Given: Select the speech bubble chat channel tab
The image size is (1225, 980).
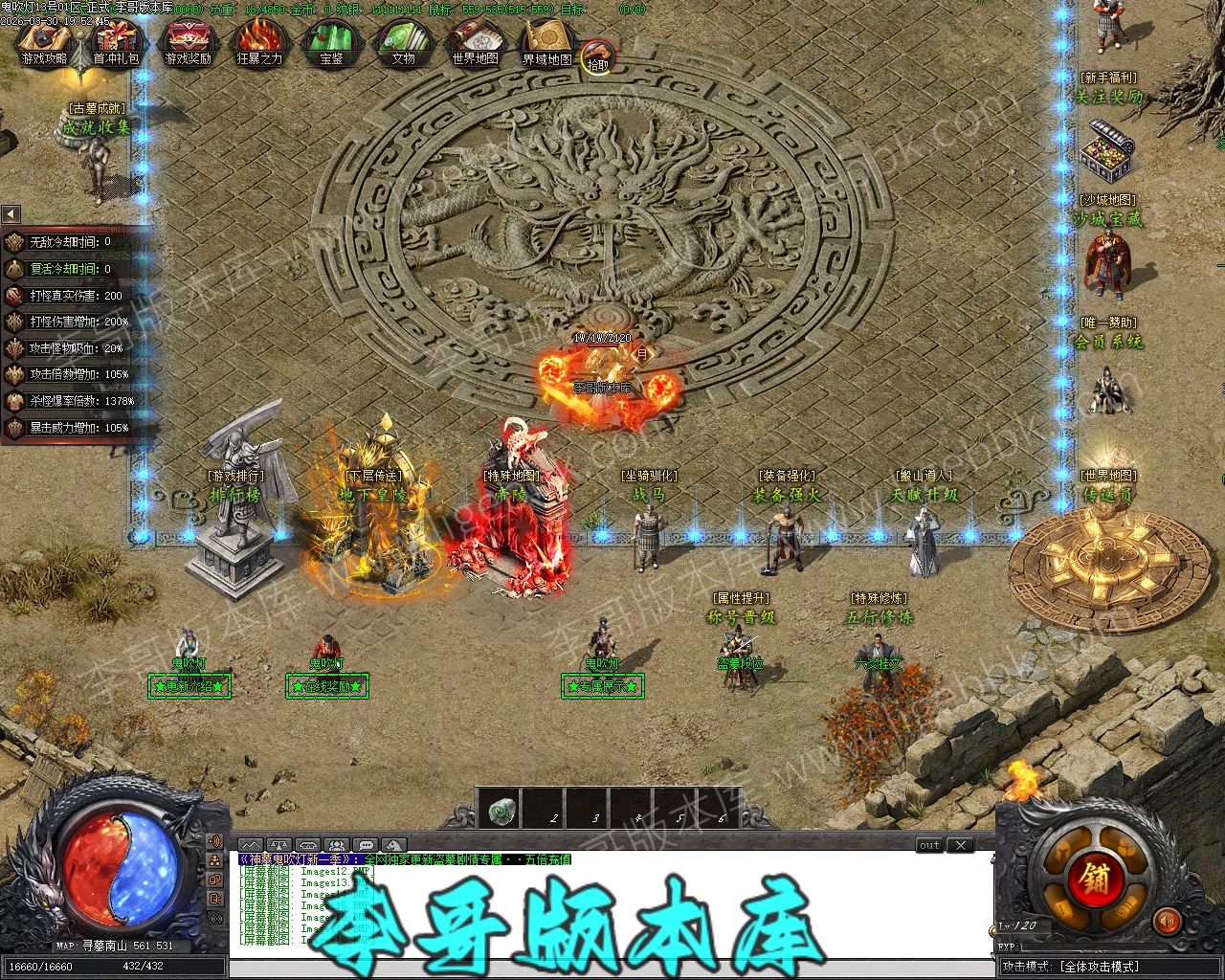Looking at the screenshot, I should 366,845.
